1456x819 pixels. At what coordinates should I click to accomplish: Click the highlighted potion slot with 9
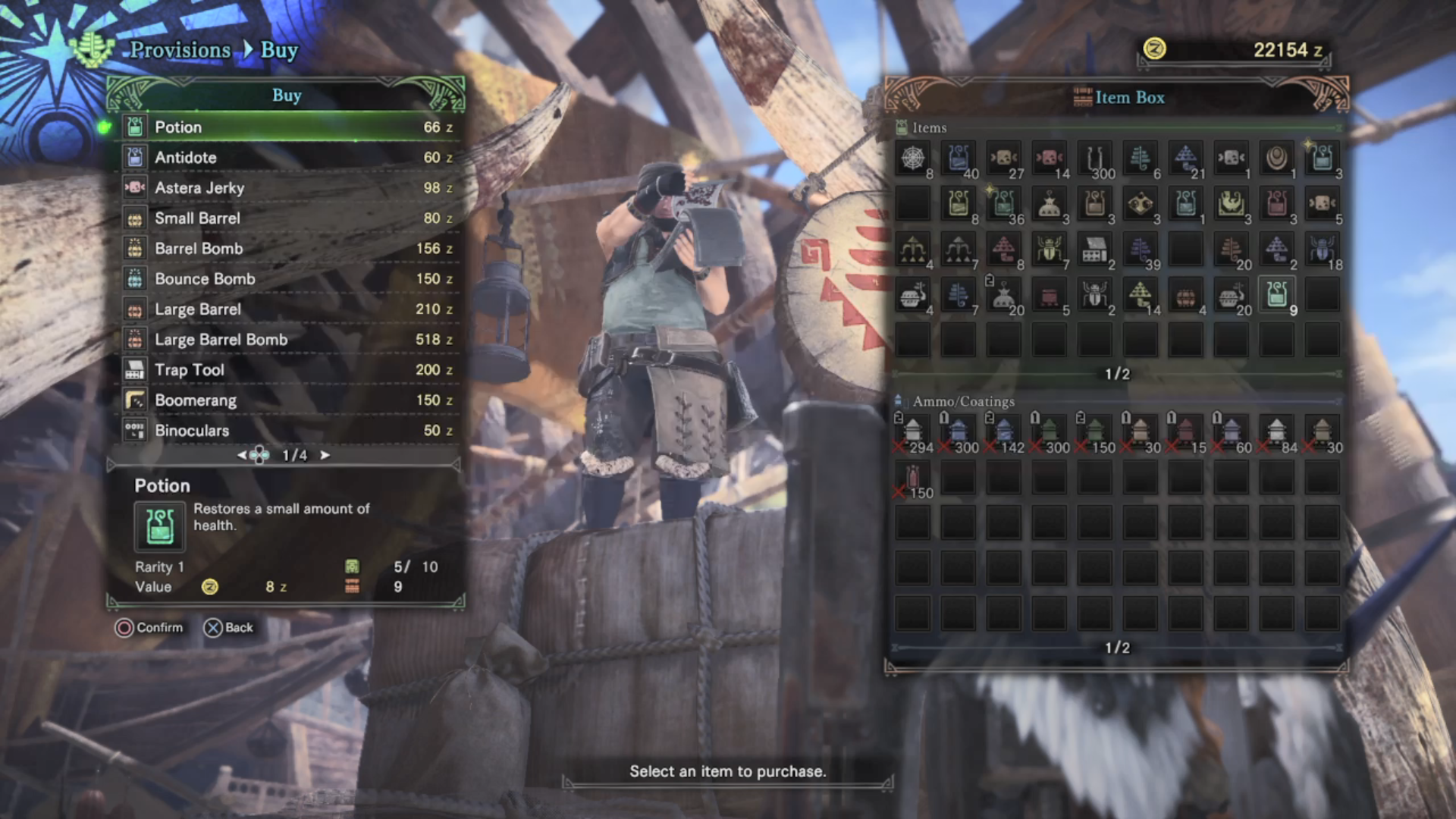[x=1277, y=295]
